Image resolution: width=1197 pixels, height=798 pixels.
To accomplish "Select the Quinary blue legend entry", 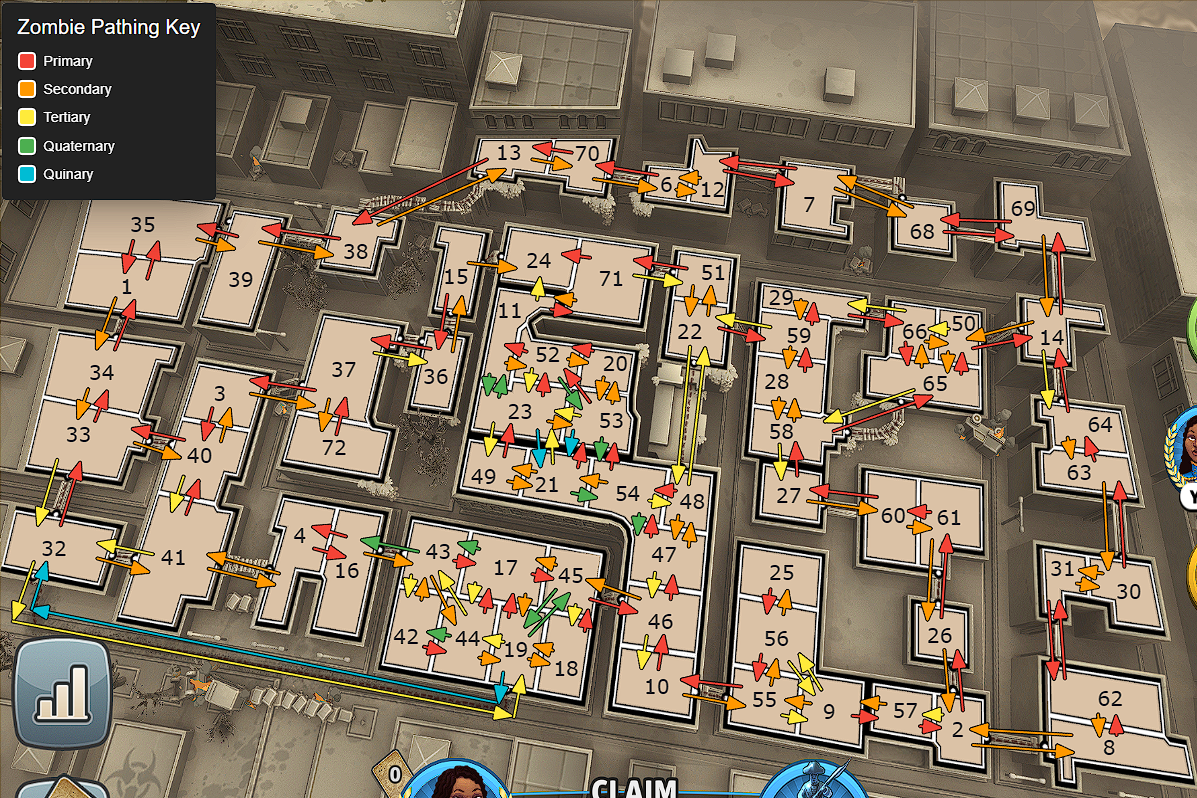I will coord(67,174).
